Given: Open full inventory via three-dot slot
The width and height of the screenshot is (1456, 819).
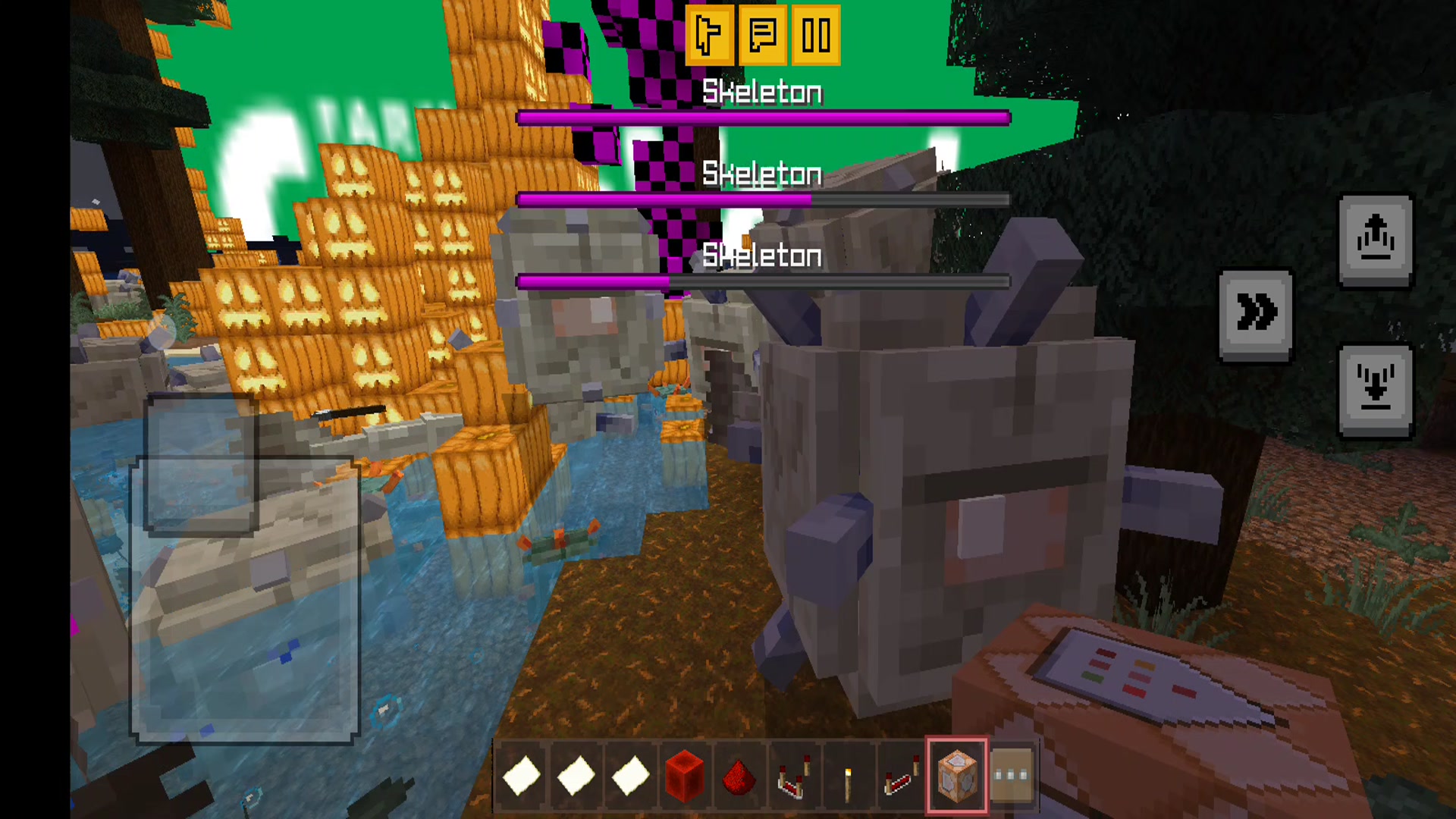Looking at the screenshot, I should pos(1011,775).
